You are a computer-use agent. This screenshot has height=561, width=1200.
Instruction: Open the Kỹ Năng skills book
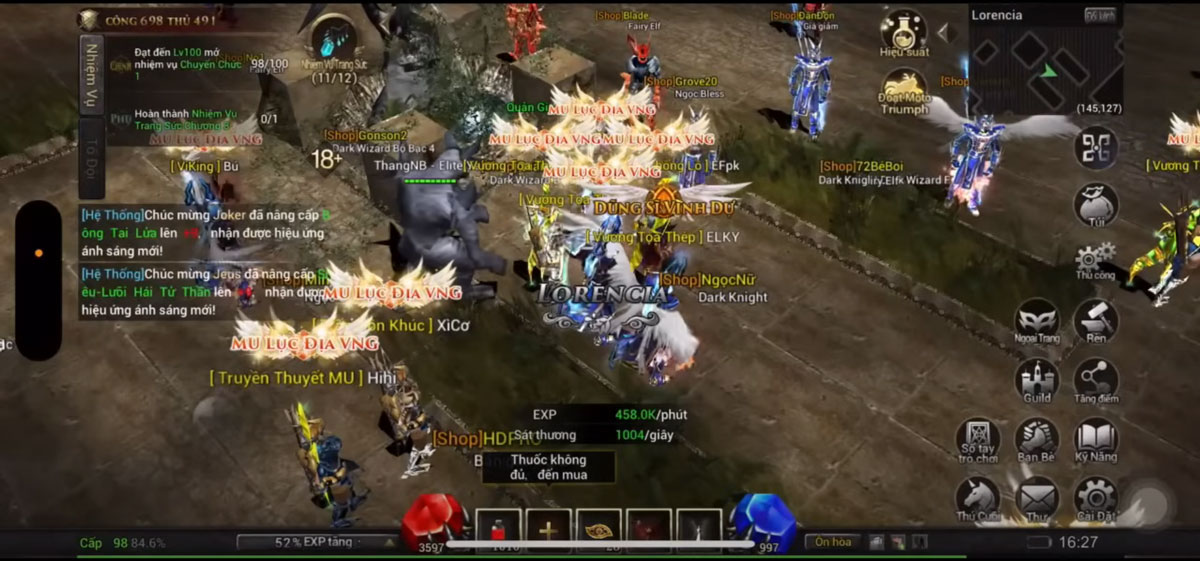point(1095,440)
